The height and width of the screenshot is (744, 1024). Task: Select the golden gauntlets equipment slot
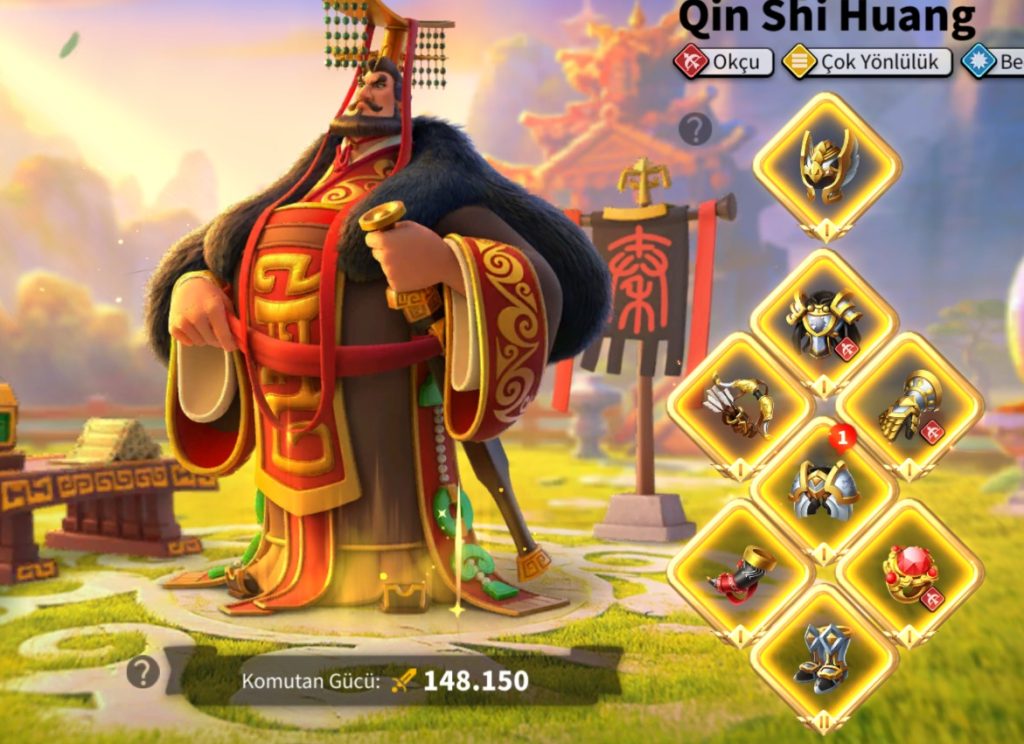tap(909, 405)
